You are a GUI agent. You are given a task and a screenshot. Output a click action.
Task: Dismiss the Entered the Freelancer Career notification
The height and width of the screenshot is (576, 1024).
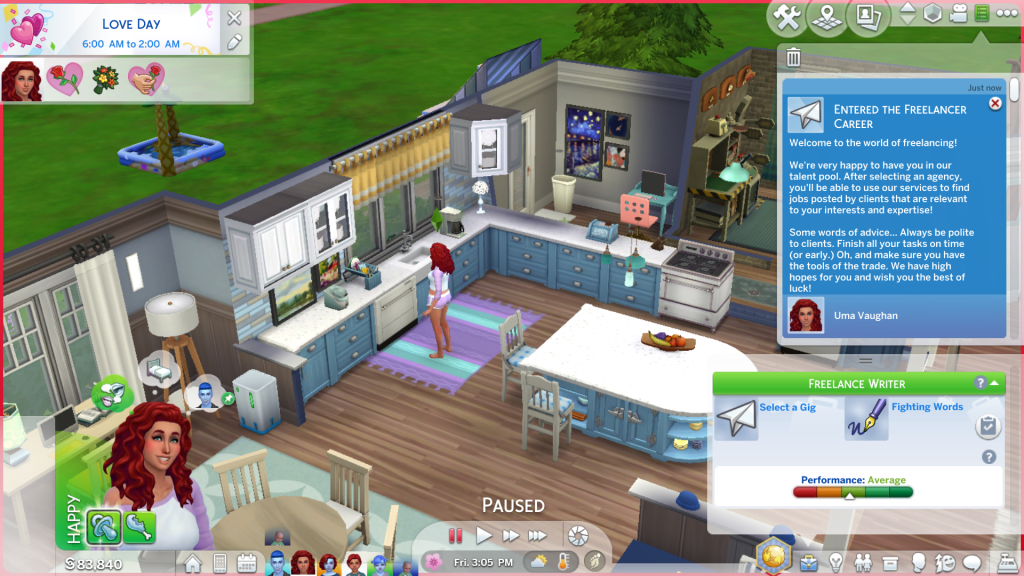pos(995,103)
